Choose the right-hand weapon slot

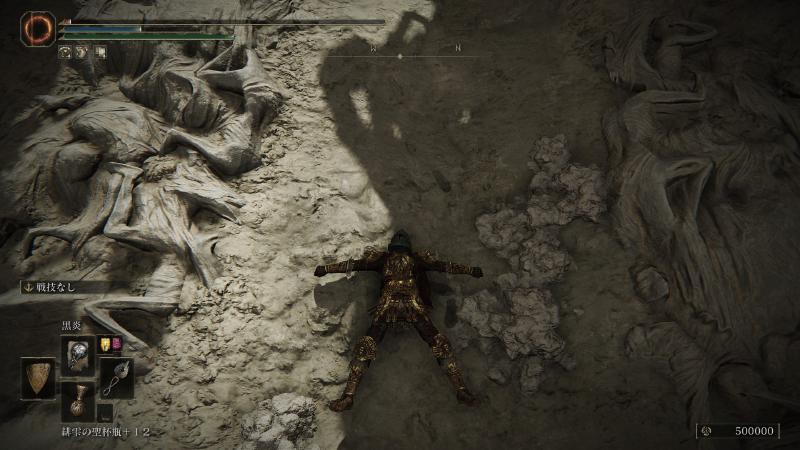point(115,378)
